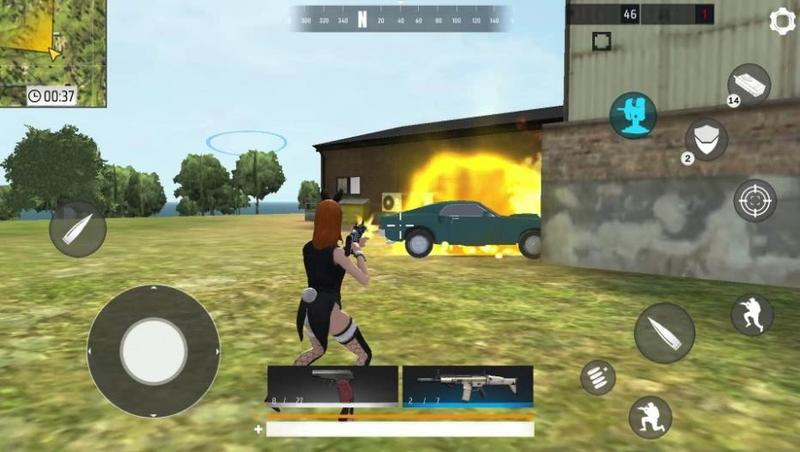Reload using the stacked bullets icon
Screen dimensions: 800x452
tap(598, 377)
